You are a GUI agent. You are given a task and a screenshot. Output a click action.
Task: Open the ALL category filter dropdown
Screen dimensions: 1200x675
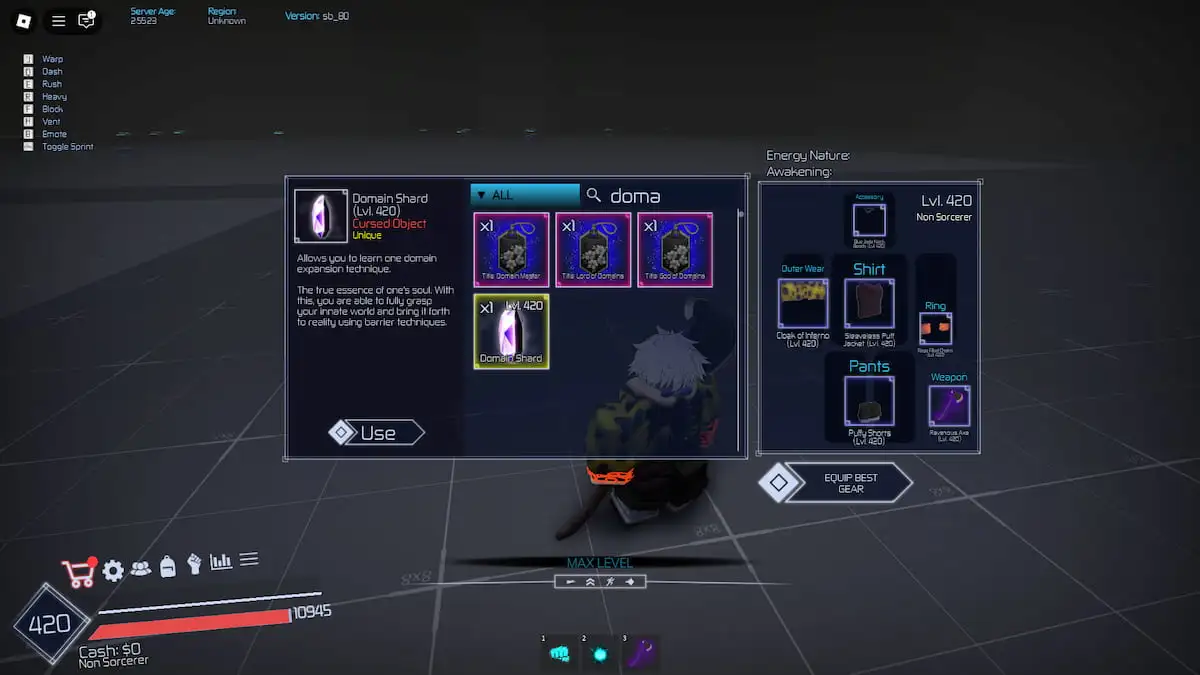click(525, 195)
